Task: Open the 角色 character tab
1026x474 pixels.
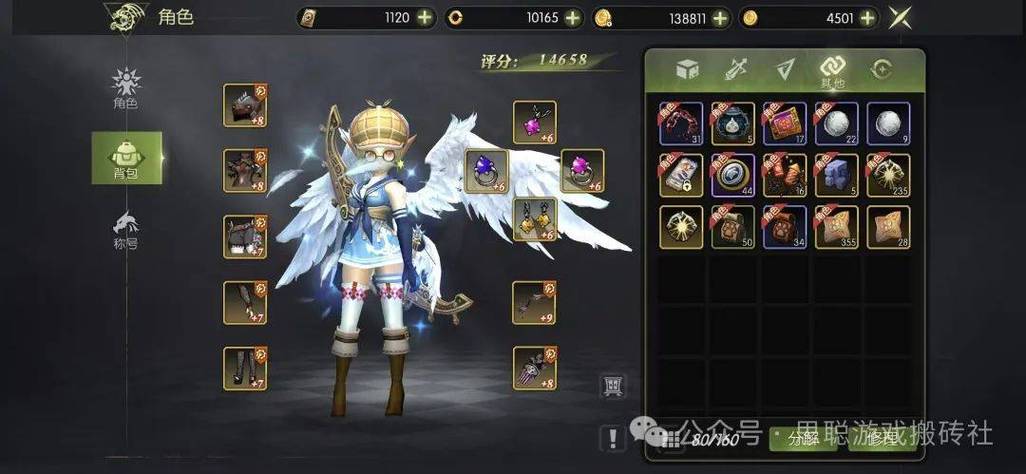Action: (126, 88)
